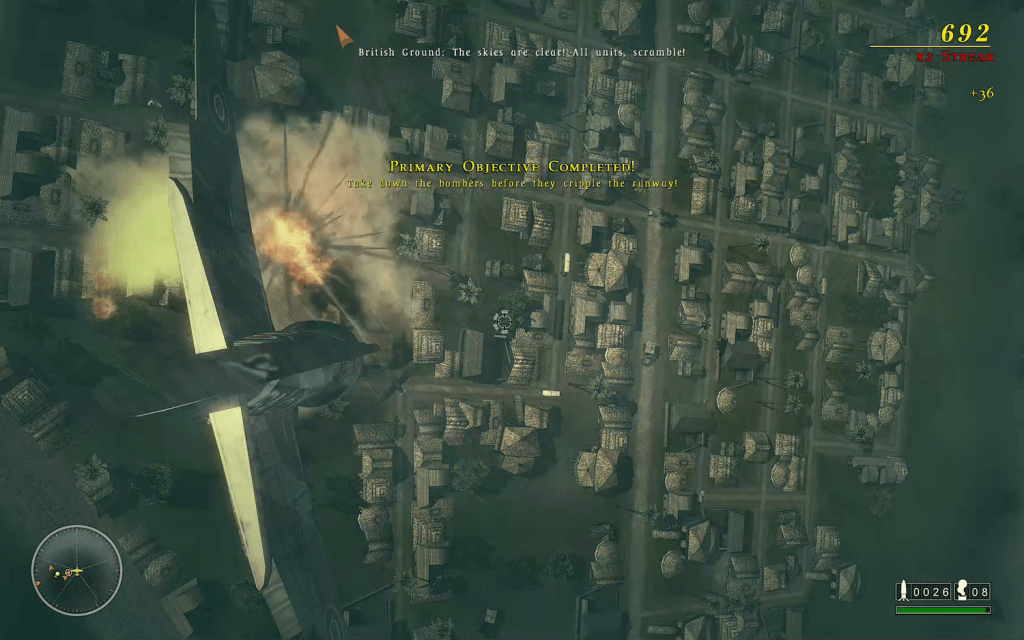This screenshot has width=1024, height=640.
Task: Click the yellow player plane on radar
Action: (75, 572)
